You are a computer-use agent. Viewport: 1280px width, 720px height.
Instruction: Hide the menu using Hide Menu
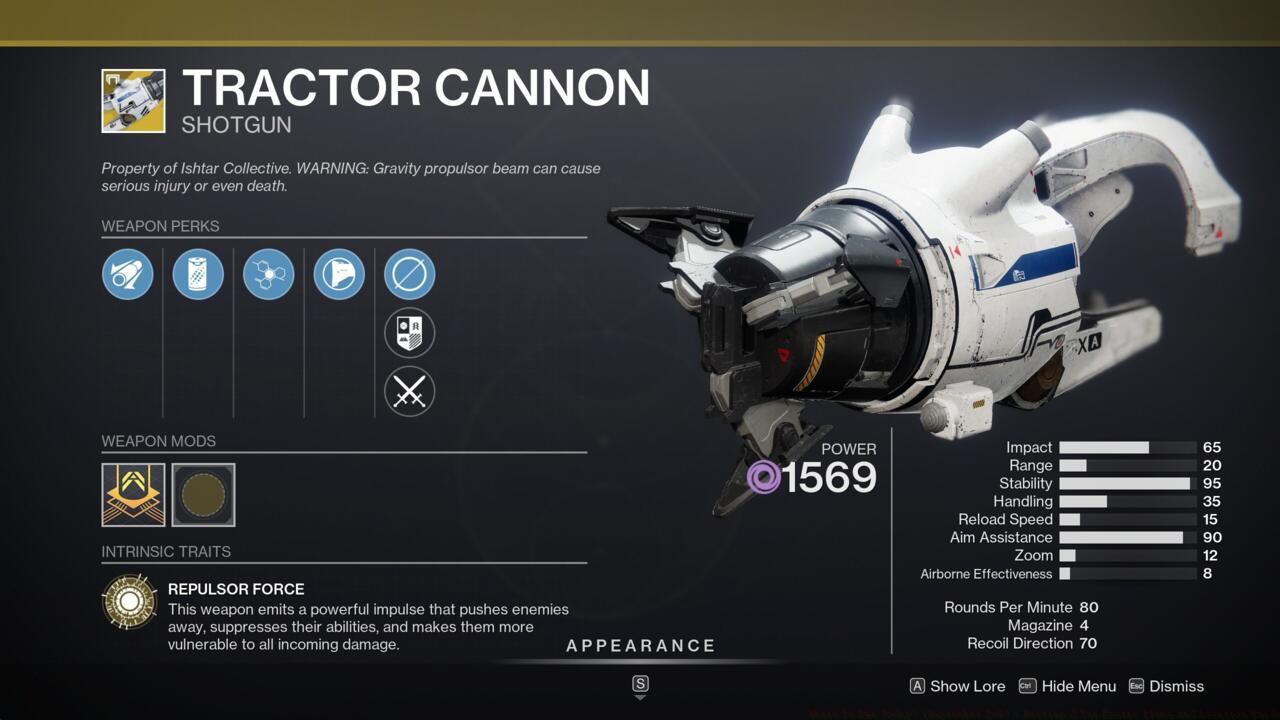[1074, 686]
